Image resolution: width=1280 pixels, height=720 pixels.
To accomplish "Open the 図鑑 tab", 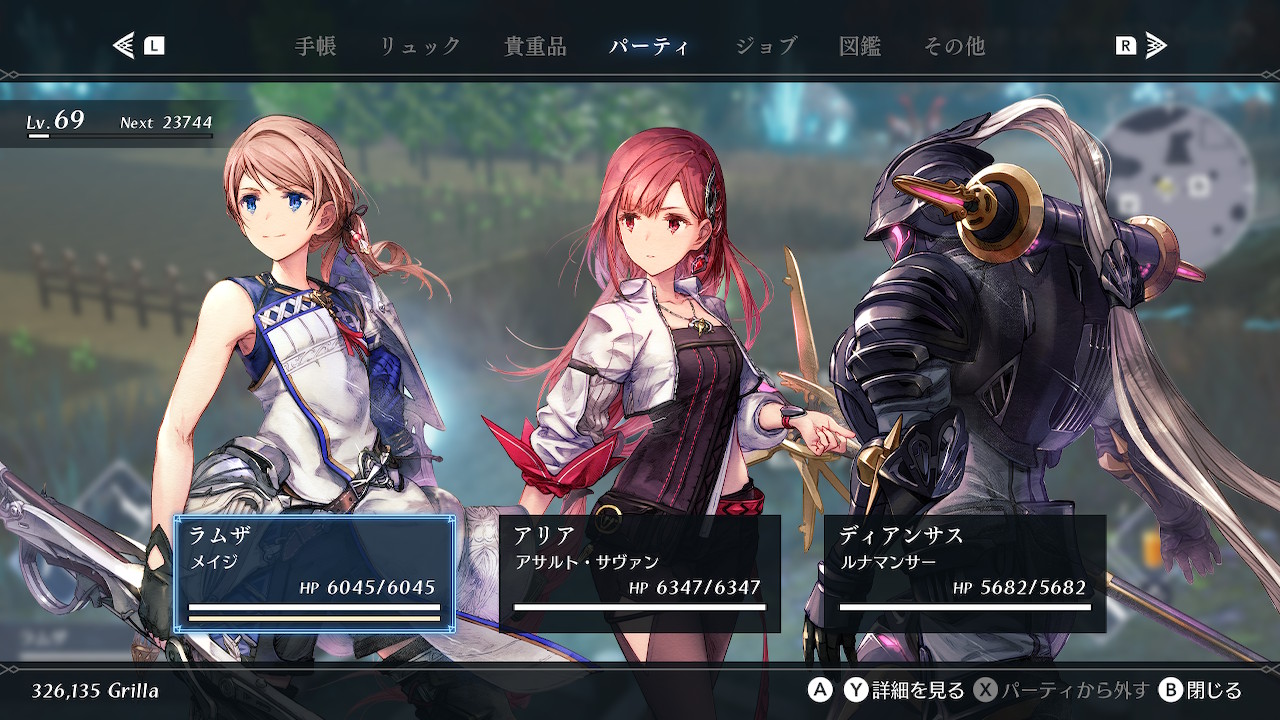I will click(x=860, y=46).
